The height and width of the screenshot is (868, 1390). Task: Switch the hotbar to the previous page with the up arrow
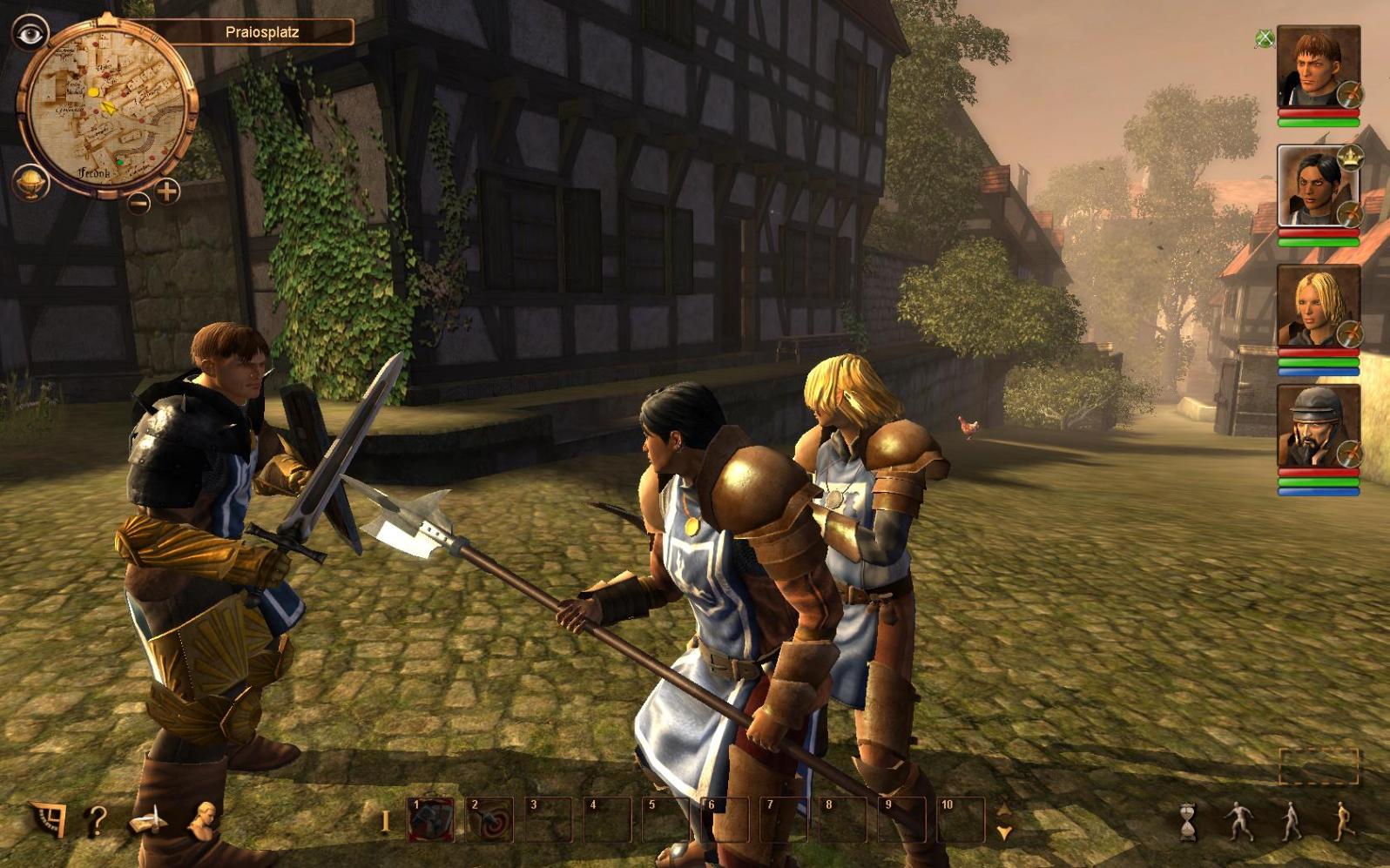[1004, 810]
